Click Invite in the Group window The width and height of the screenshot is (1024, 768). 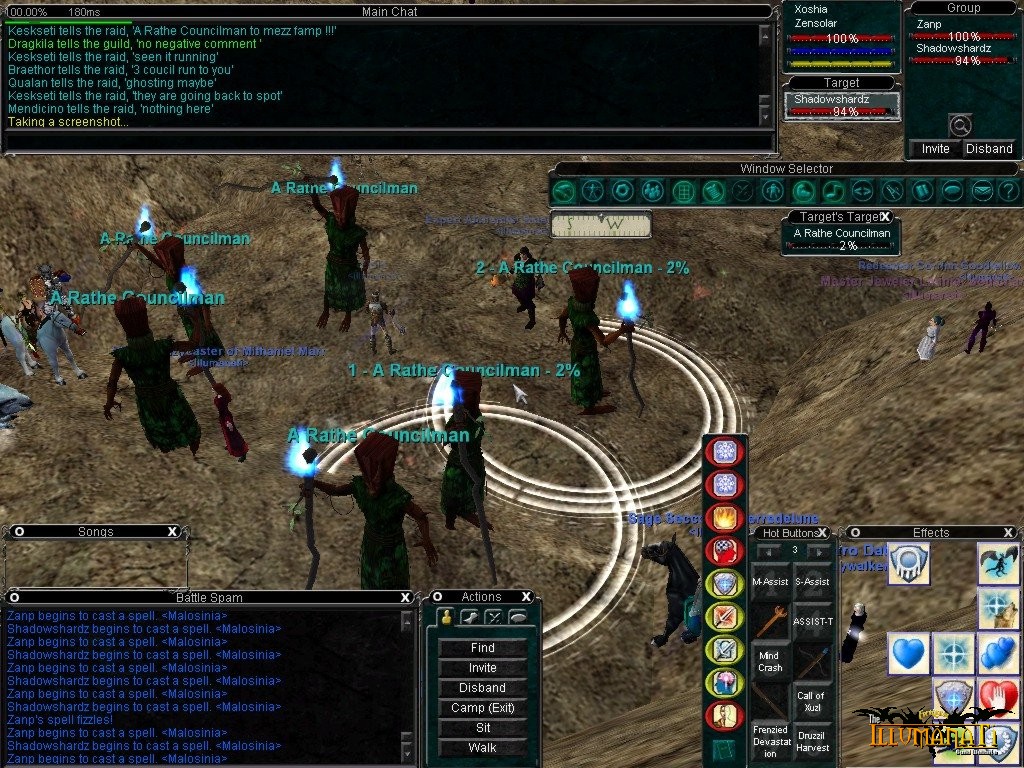936,148
